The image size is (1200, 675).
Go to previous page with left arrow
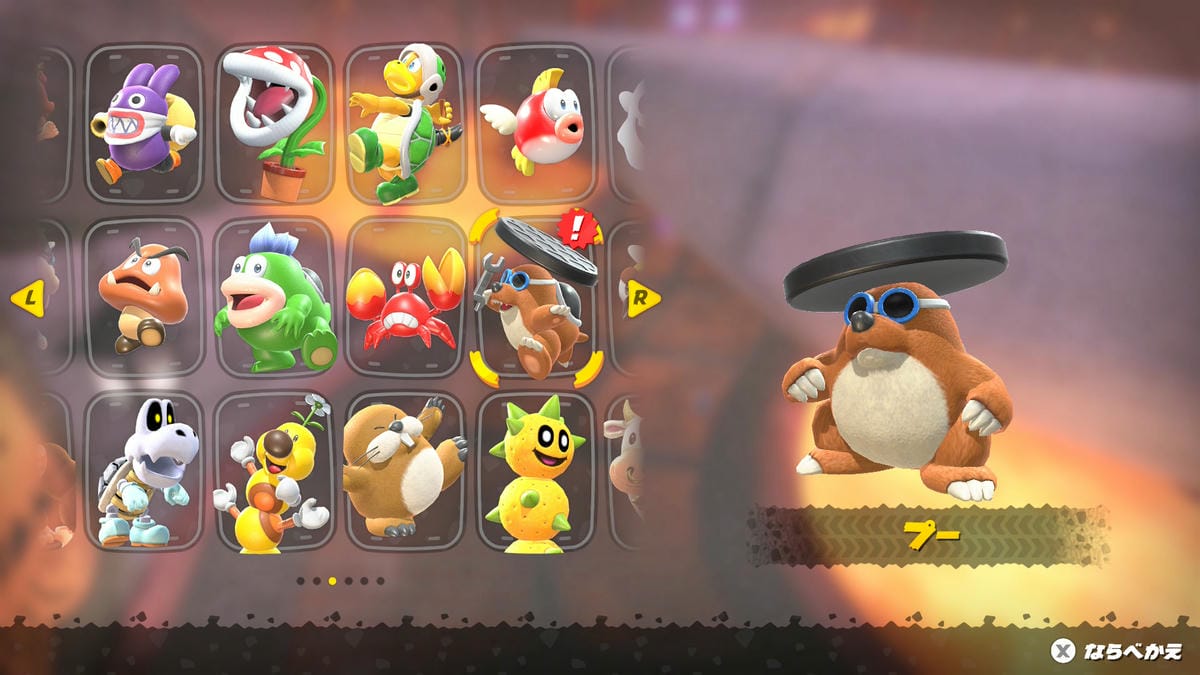[x=27, y=297]
